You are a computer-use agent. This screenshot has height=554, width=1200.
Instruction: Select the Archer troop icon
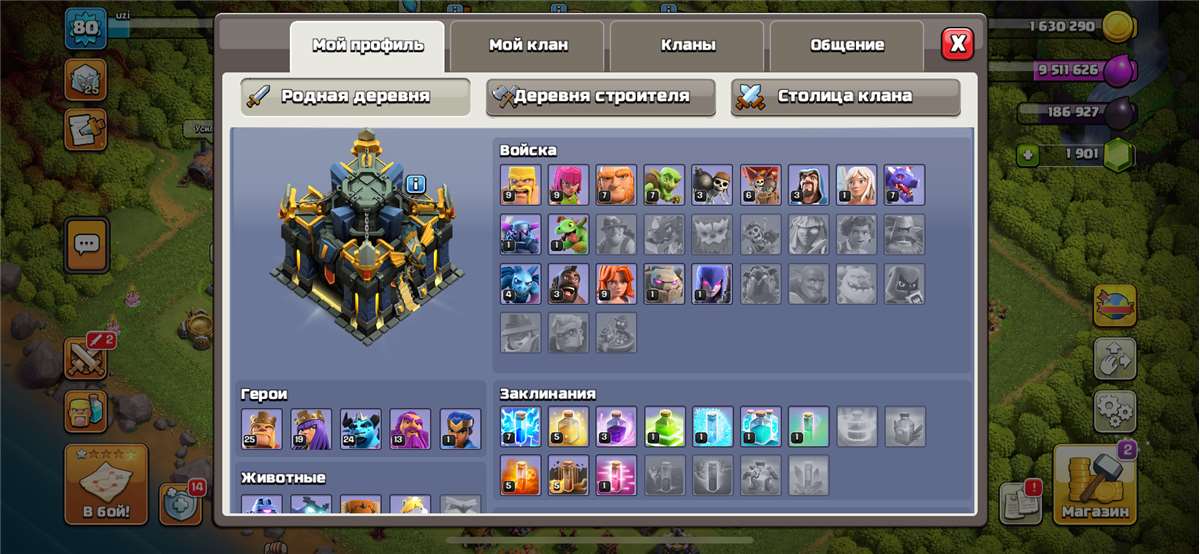tap(568, 185)
